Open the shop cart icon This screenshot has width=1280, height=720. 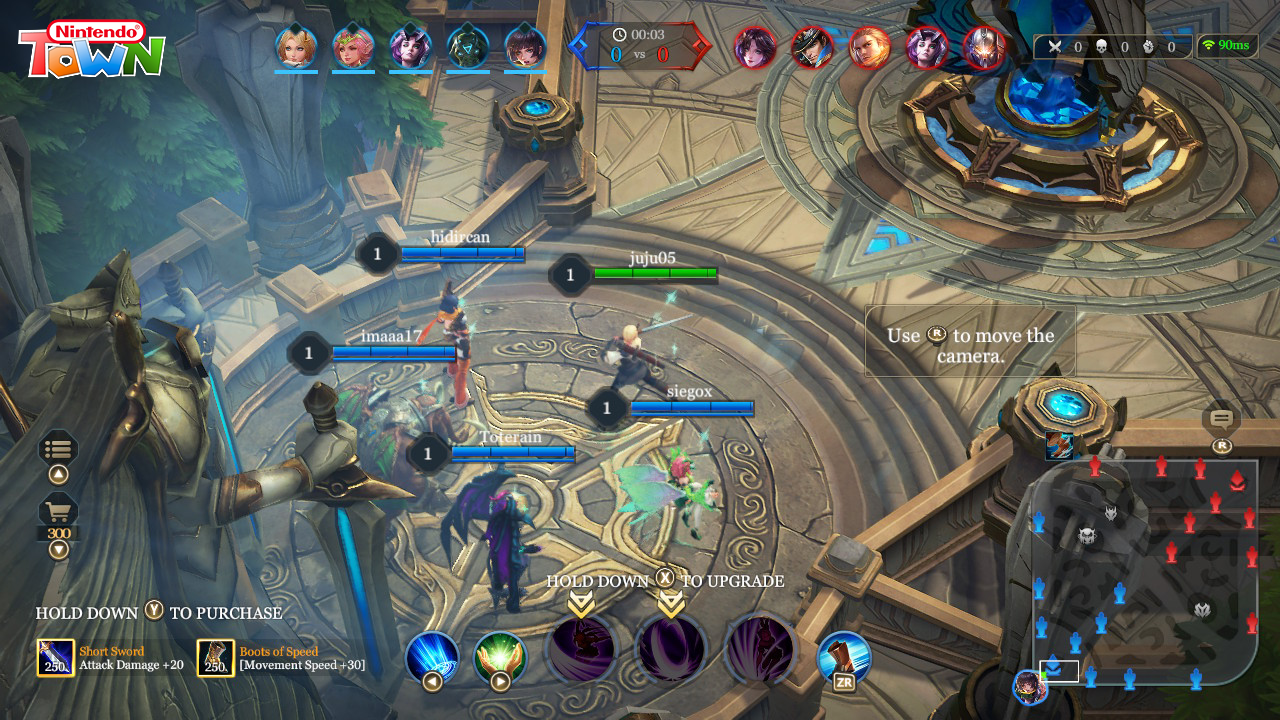click(58, 511)
